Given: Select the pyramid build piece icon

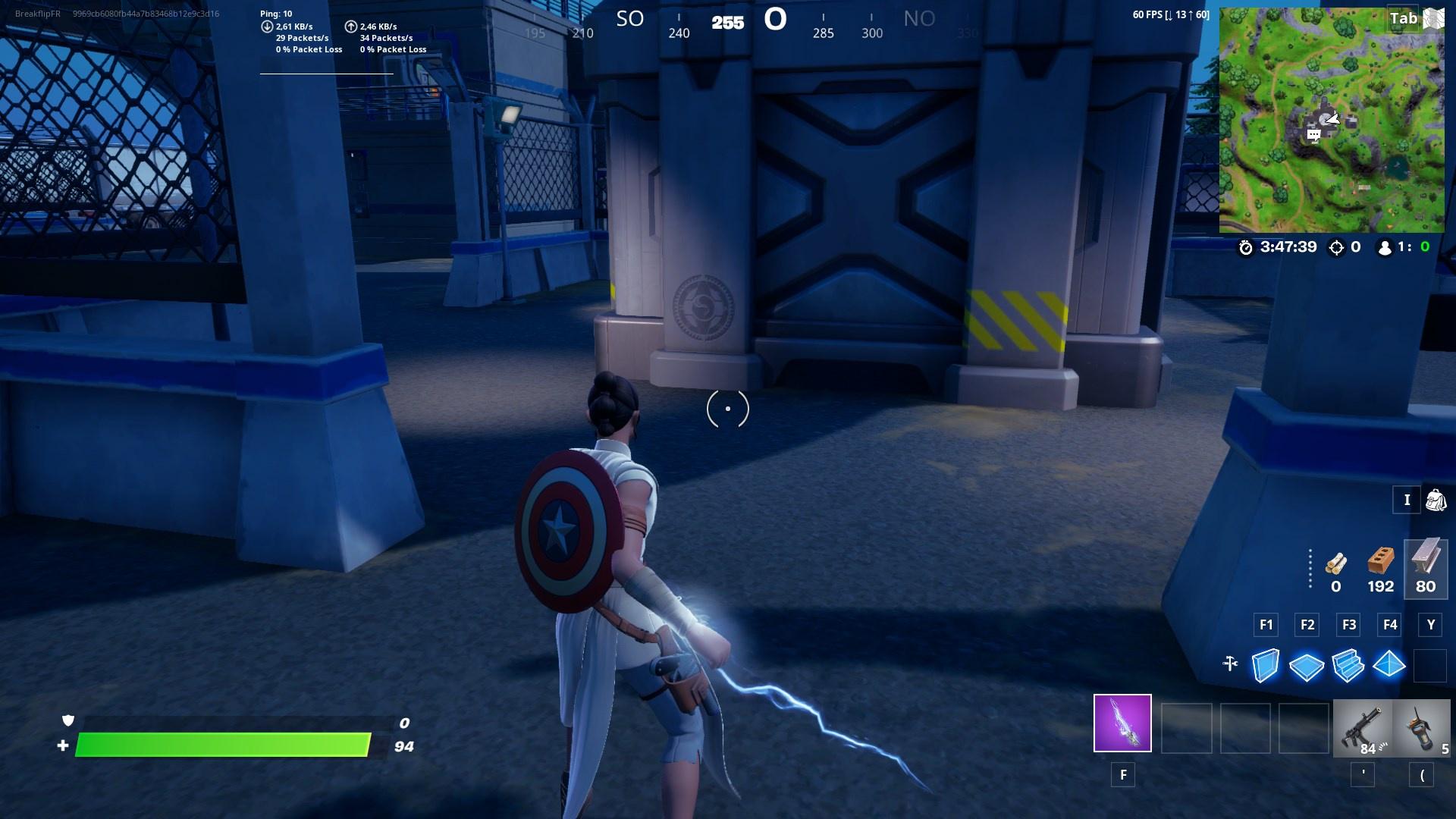Looking at the screenshot, I should point(1389,665).
